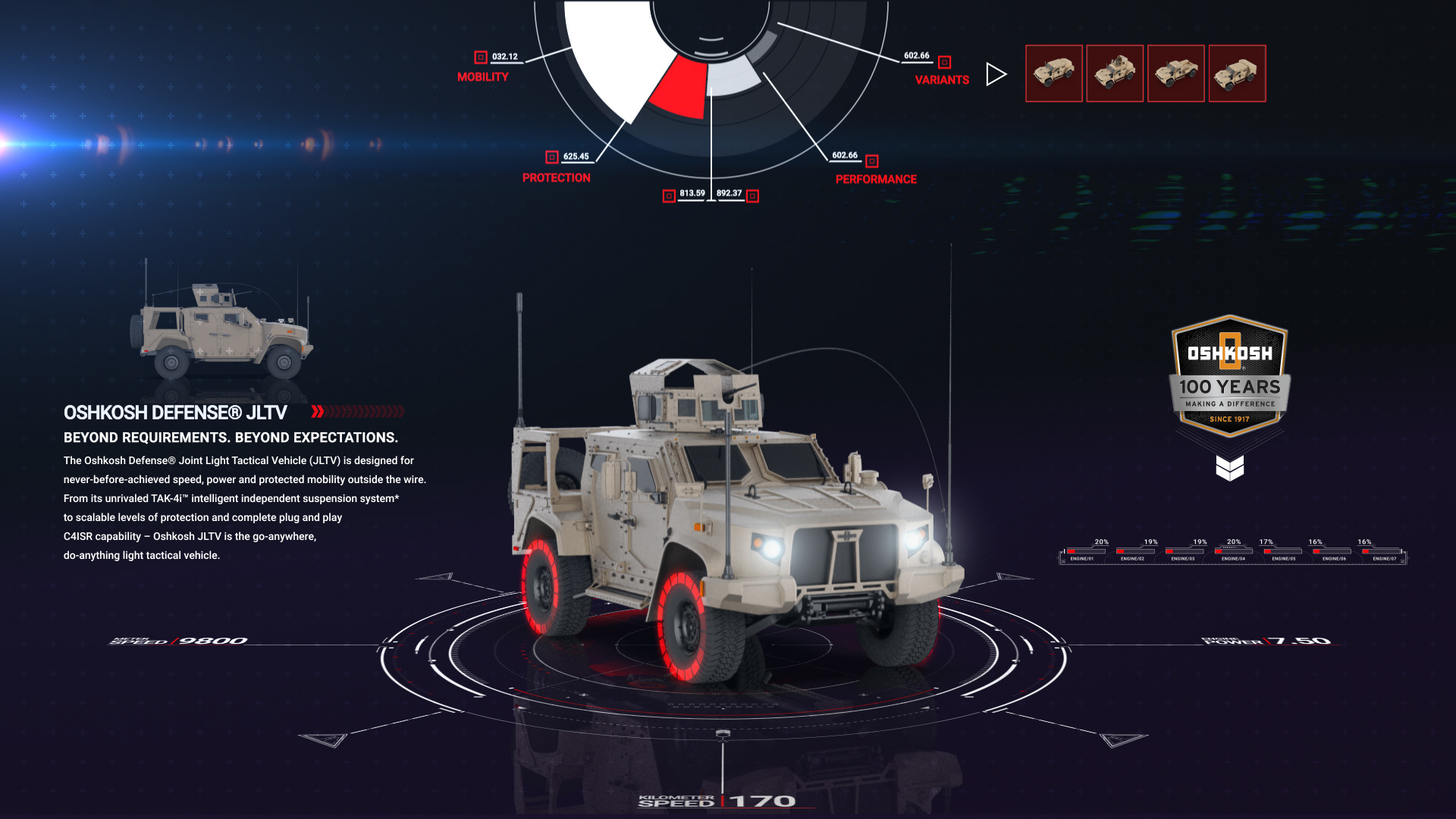Click the play arrow beside the variants
This screenshot has height=819, width=1456.
(995, 74)
